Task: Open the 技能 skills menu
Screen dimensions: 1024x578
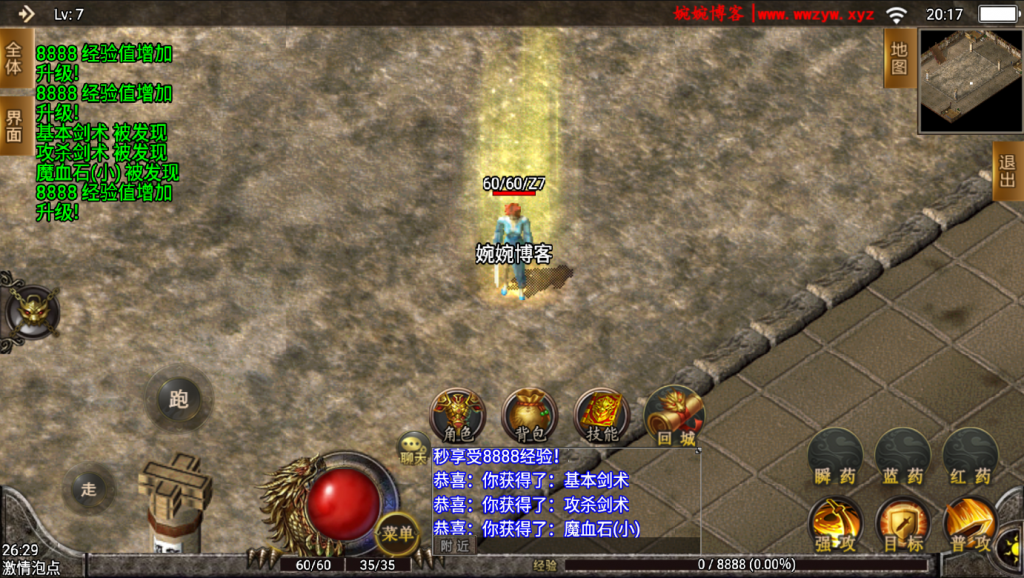Action: coord(602,416)
